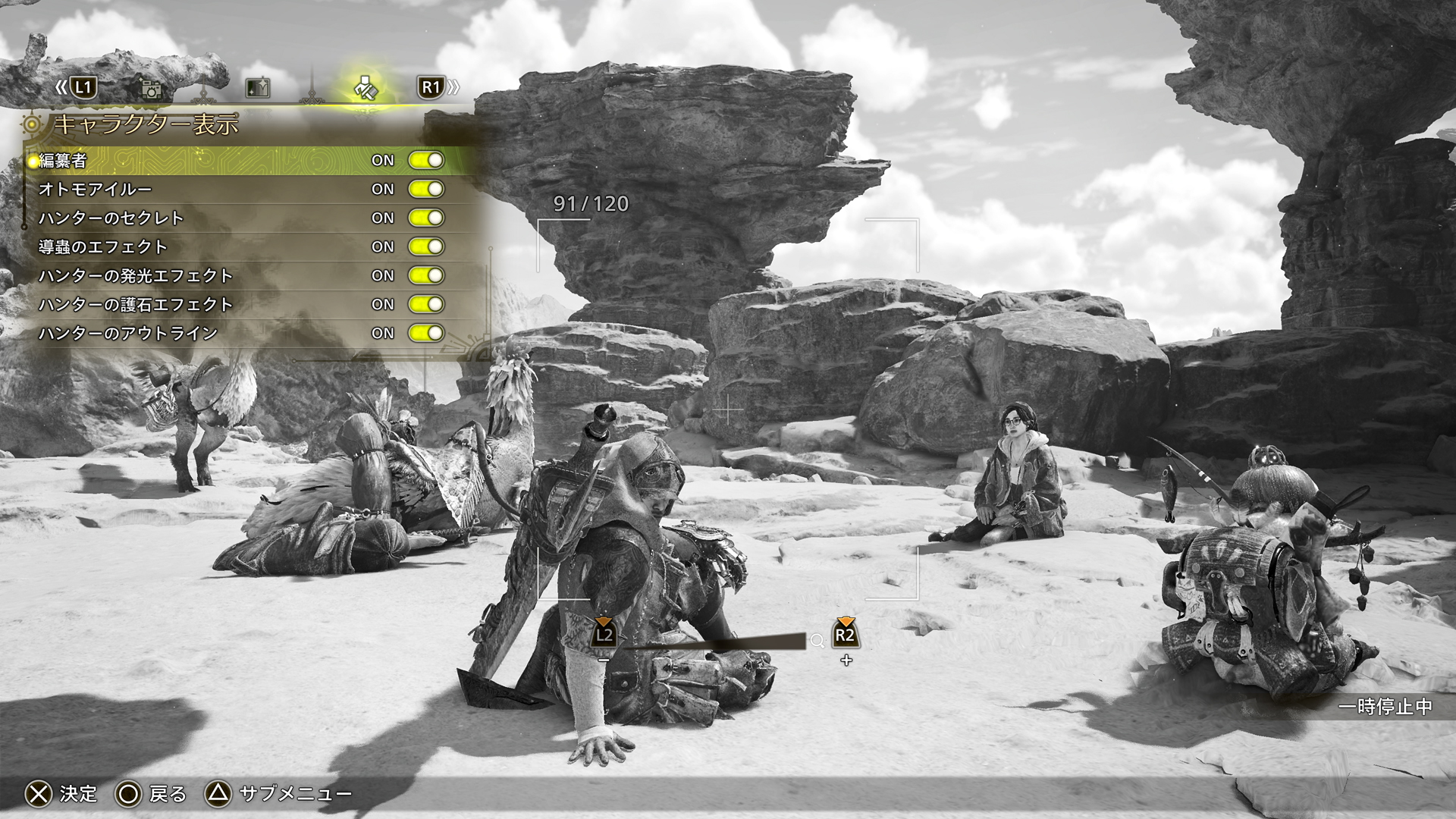Select the highlighted character display tab
The image size is (1456, 819).
point(368,89)
